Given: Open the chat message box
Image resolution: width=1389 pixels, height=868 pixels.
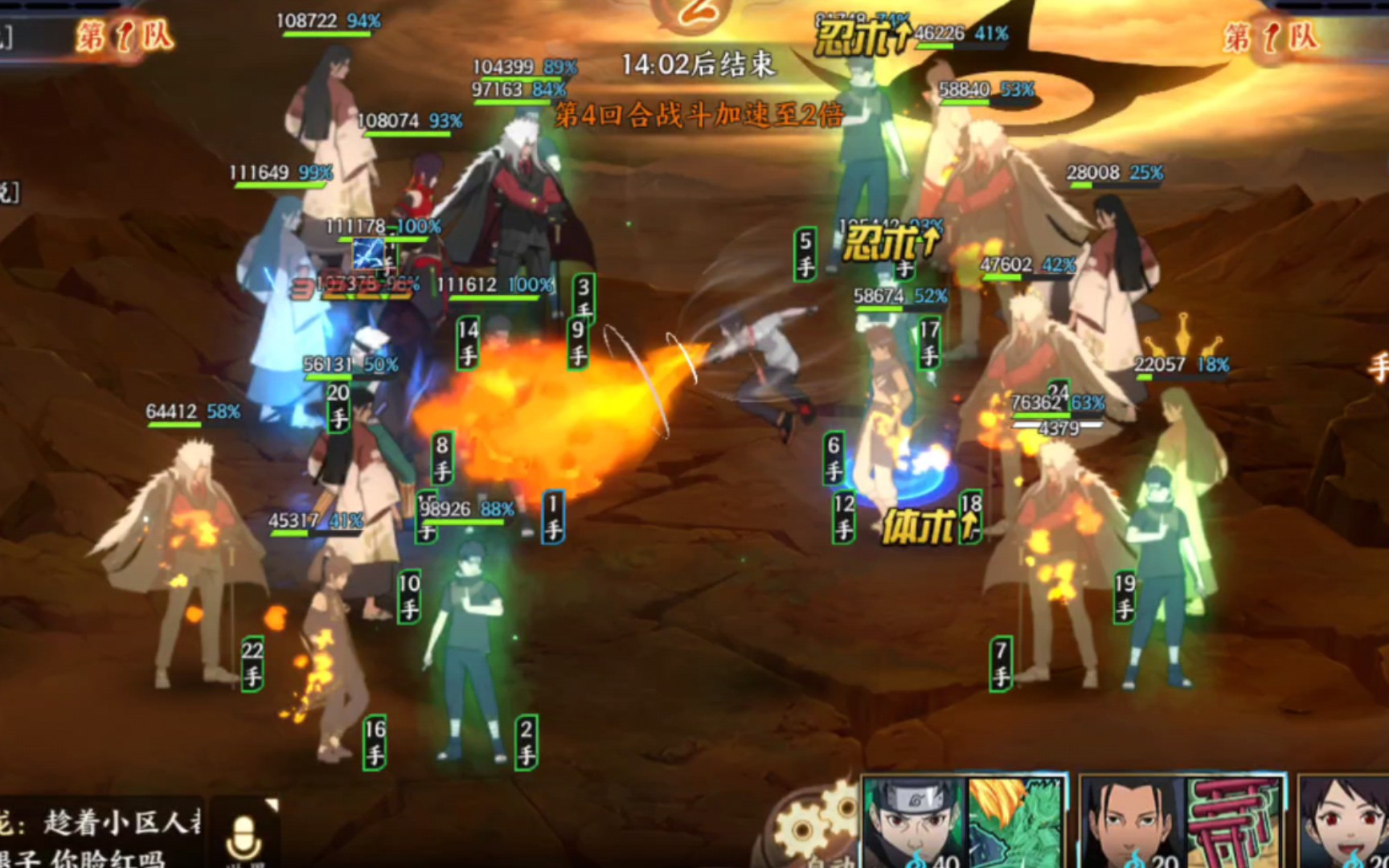Looking at the screenshot, I should coord(100,834).
